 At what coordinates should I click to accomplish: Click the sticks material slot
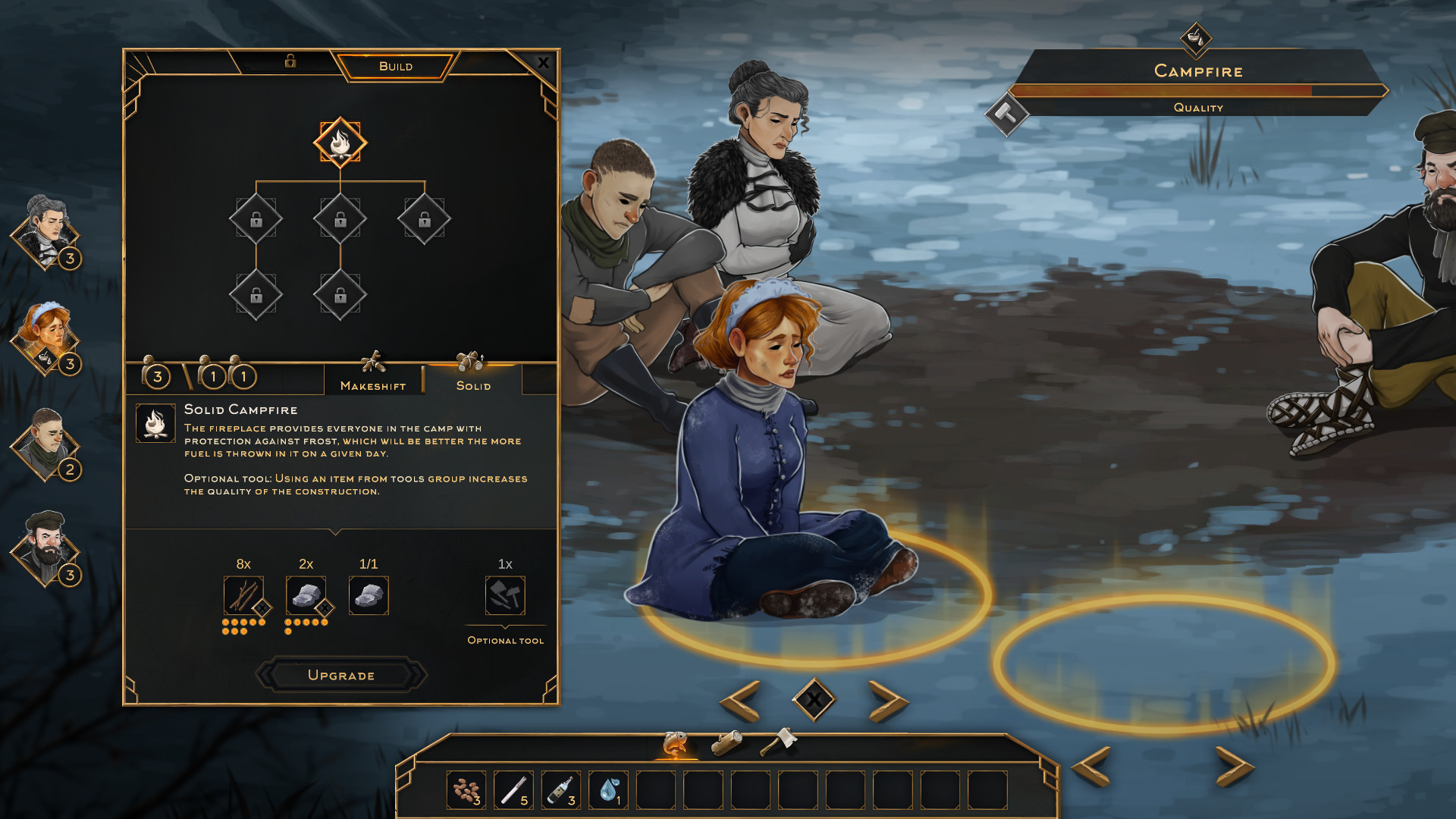tap(243, 595)
